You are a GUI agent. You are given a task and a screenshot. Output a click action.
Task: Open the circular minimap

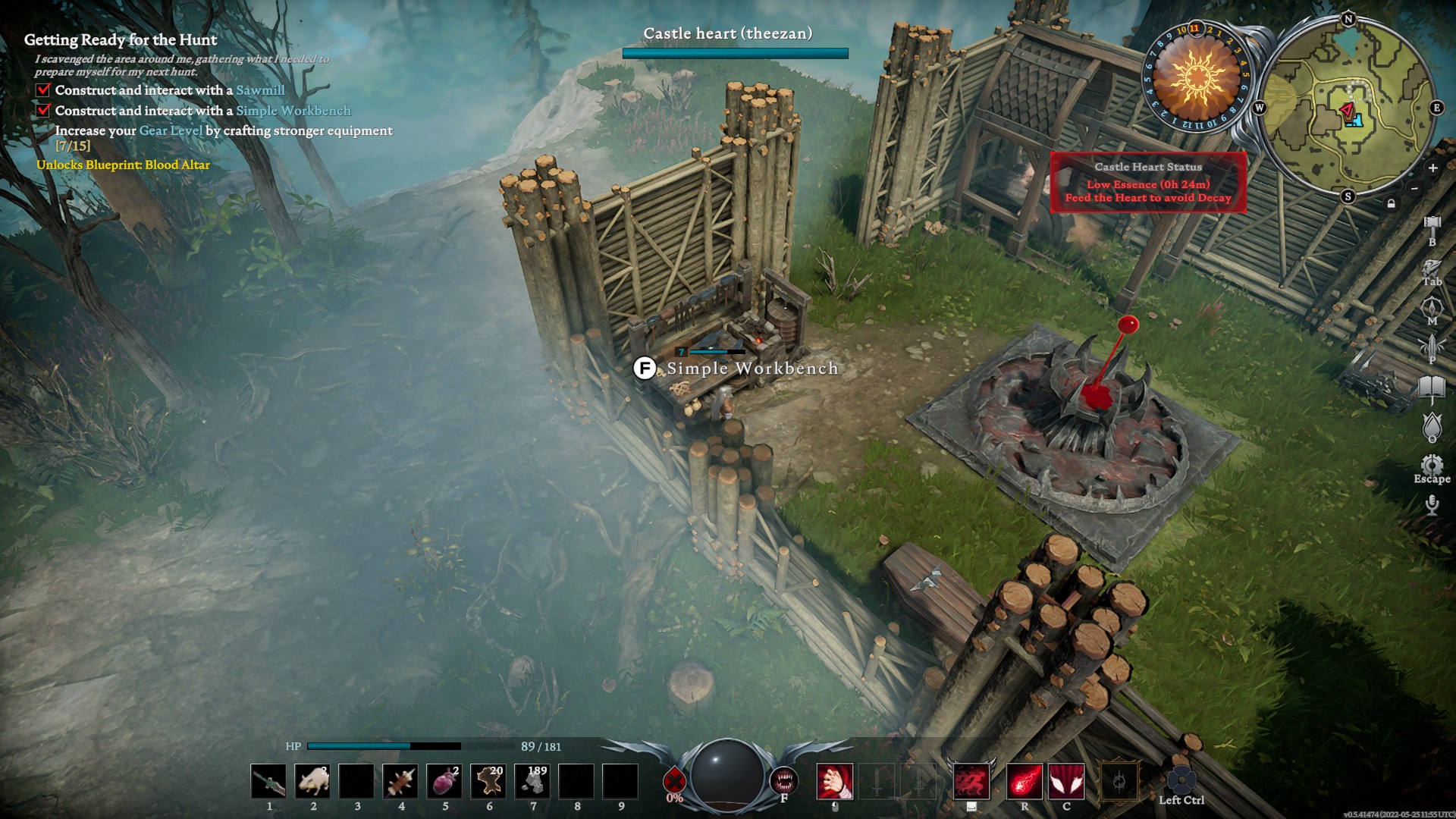tap(1348, 108)
